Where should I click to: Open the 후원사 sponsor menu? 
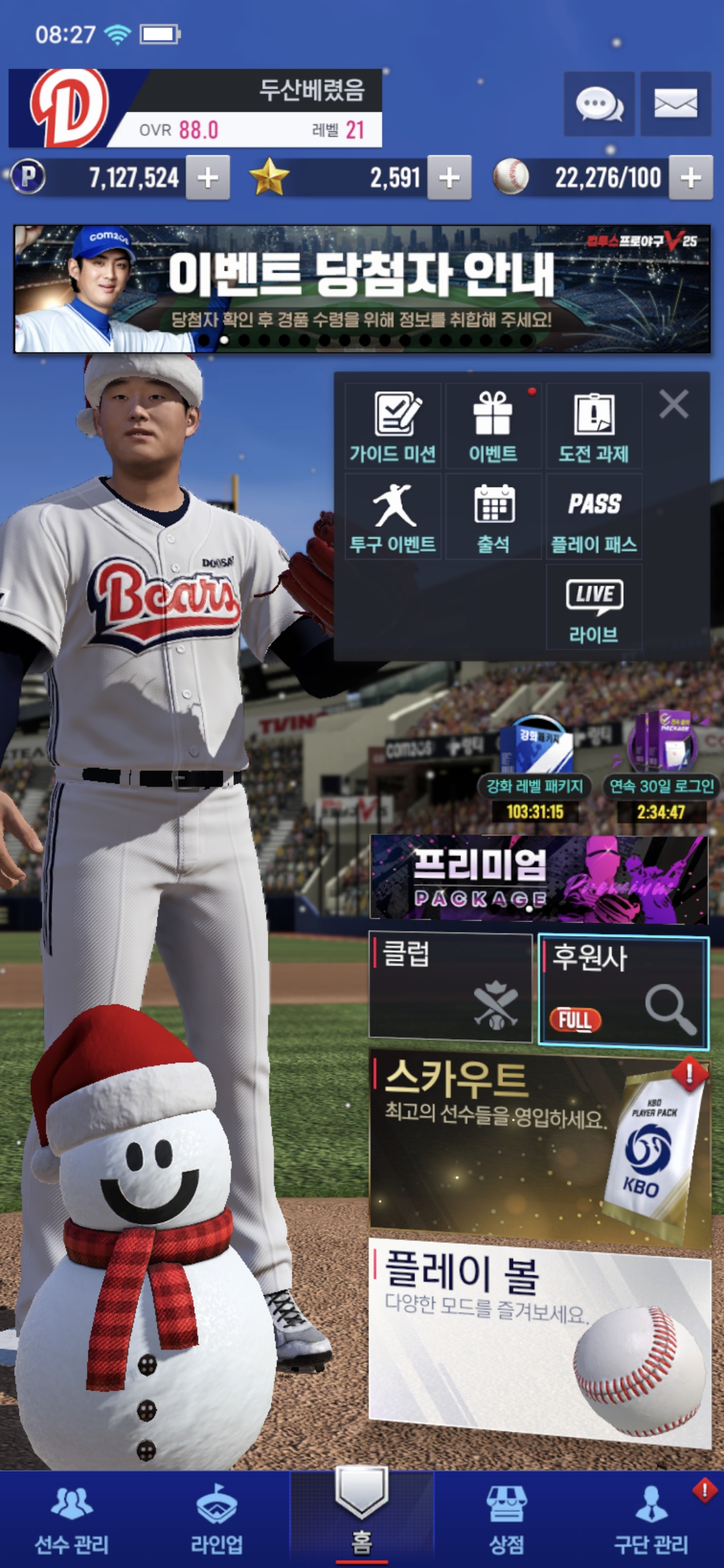623,990
